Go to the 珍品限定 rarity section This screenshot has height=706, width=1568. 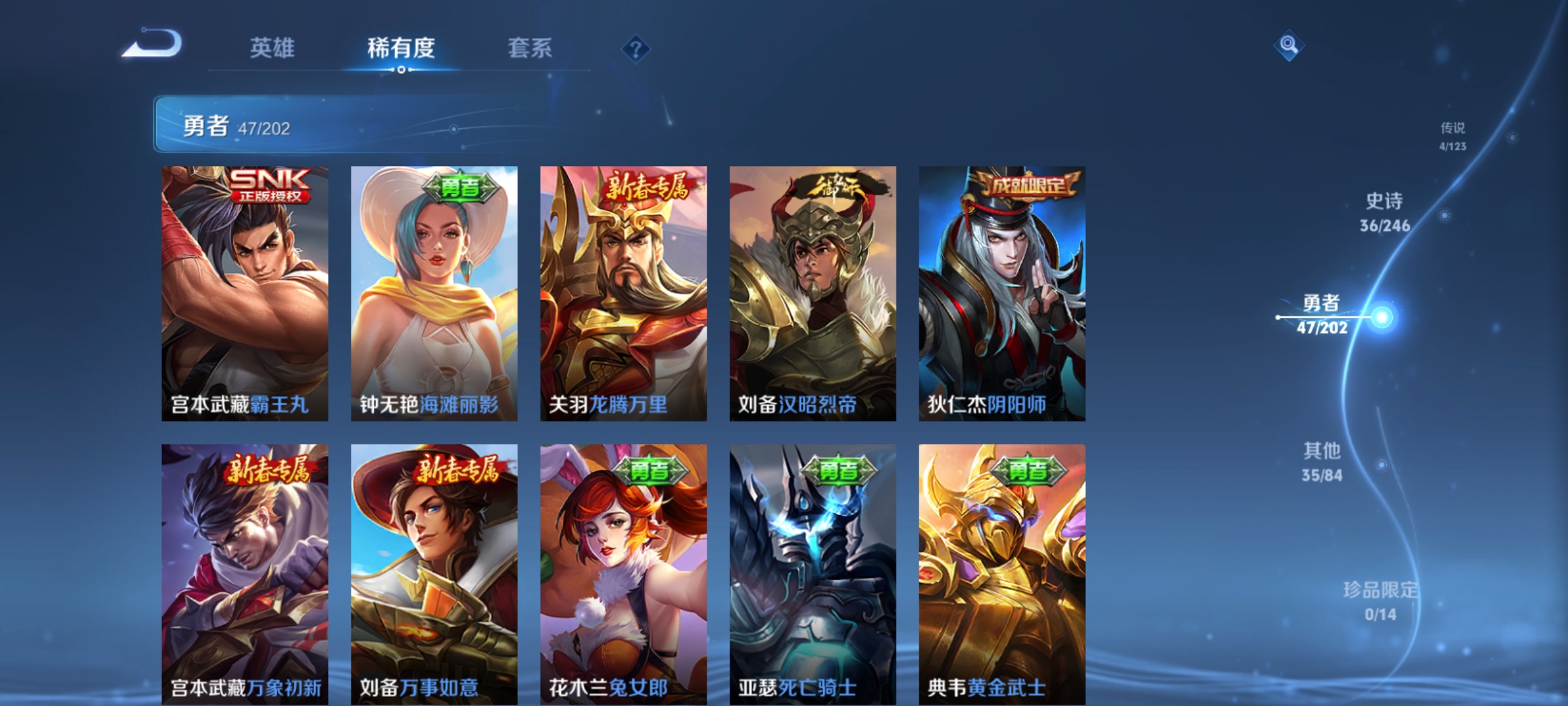pos(1380,601)
